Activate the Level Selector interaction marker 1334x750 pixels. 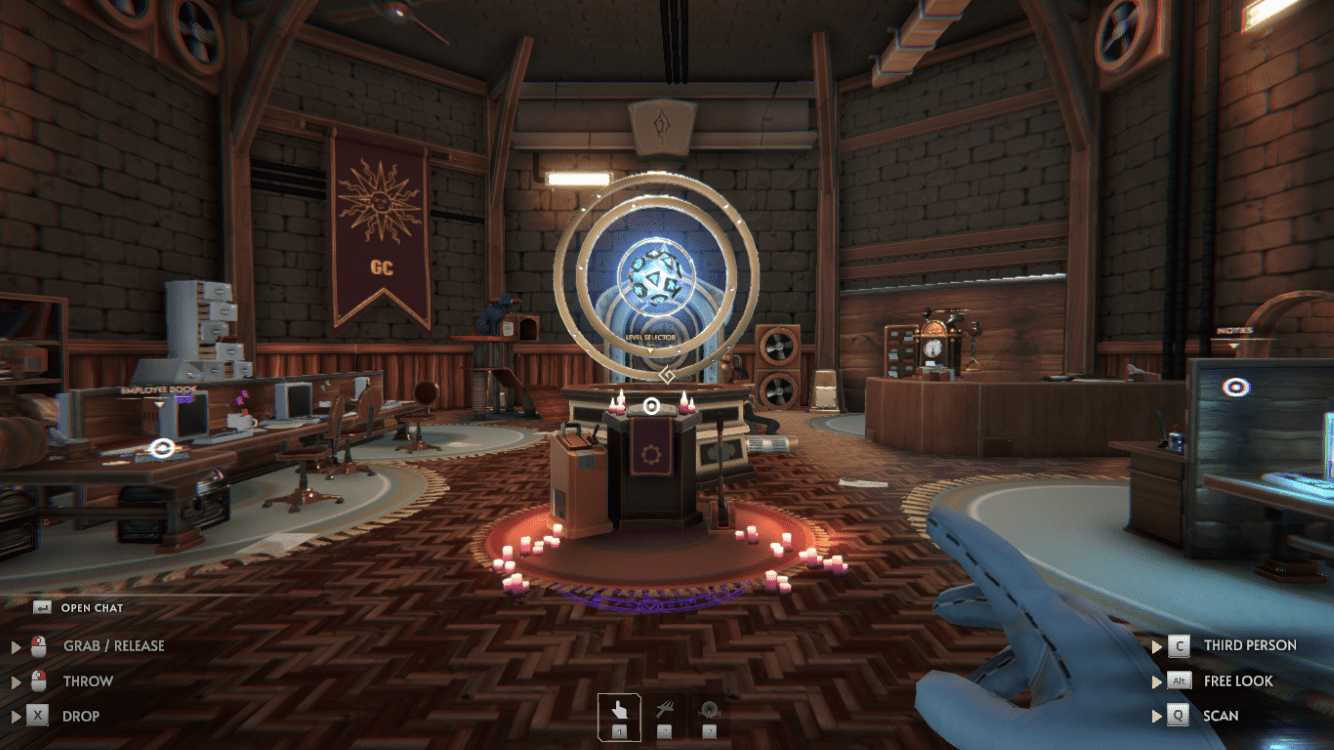(x=651, y=405)
